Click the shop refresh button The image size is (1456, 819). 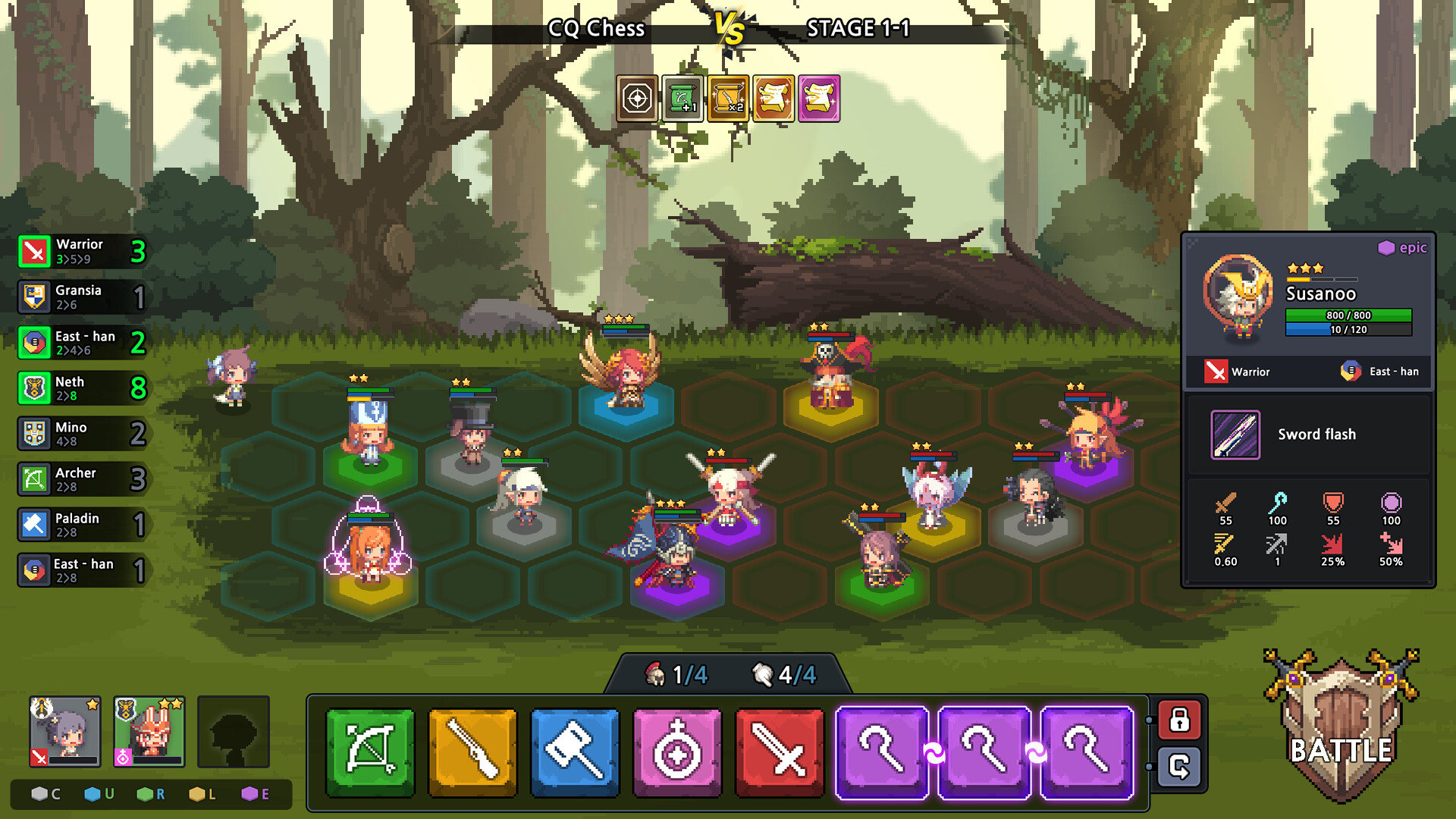coord(1181,768)
